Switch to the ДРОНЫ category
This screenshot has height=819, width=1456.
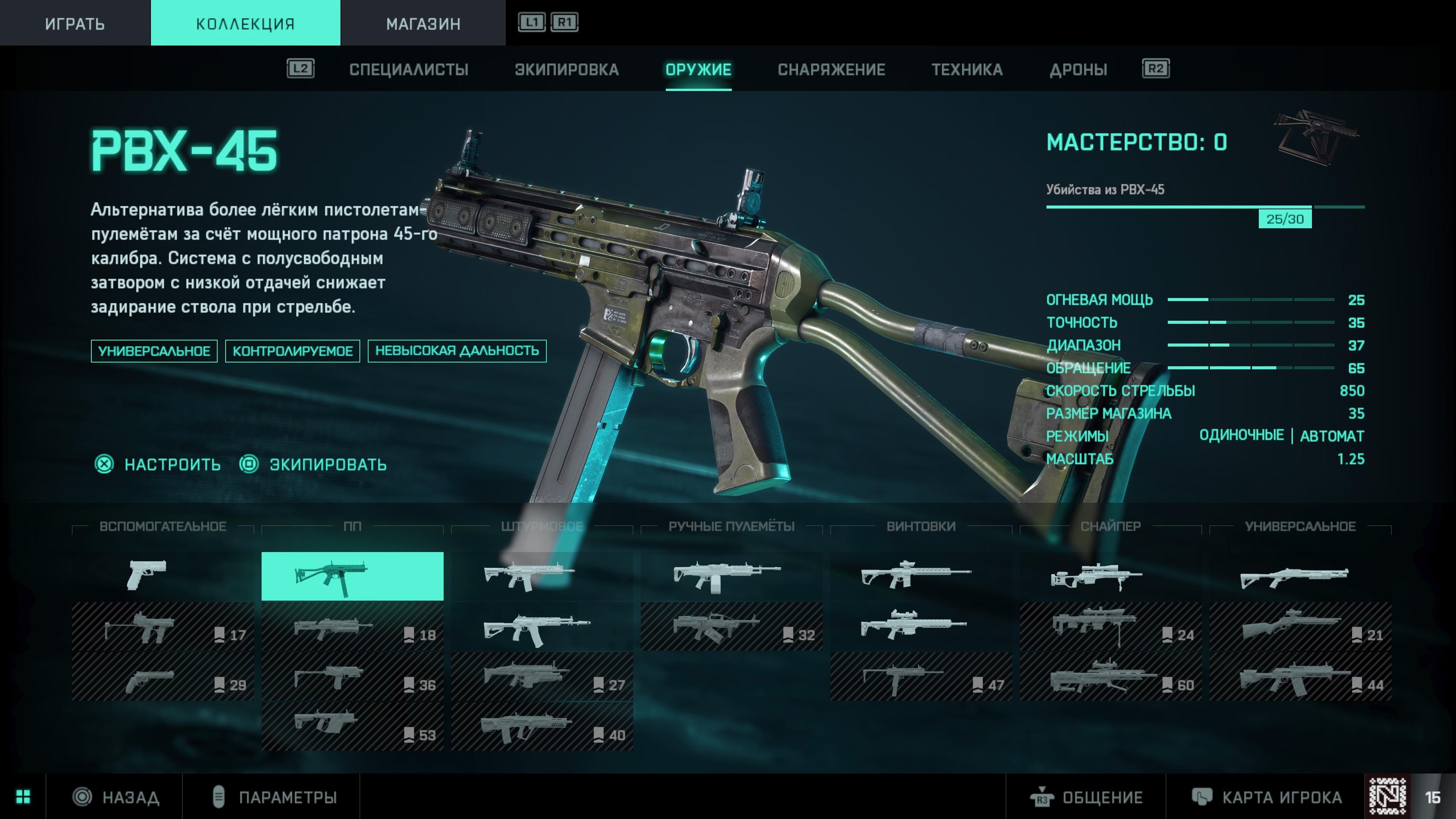(1078, 69)
